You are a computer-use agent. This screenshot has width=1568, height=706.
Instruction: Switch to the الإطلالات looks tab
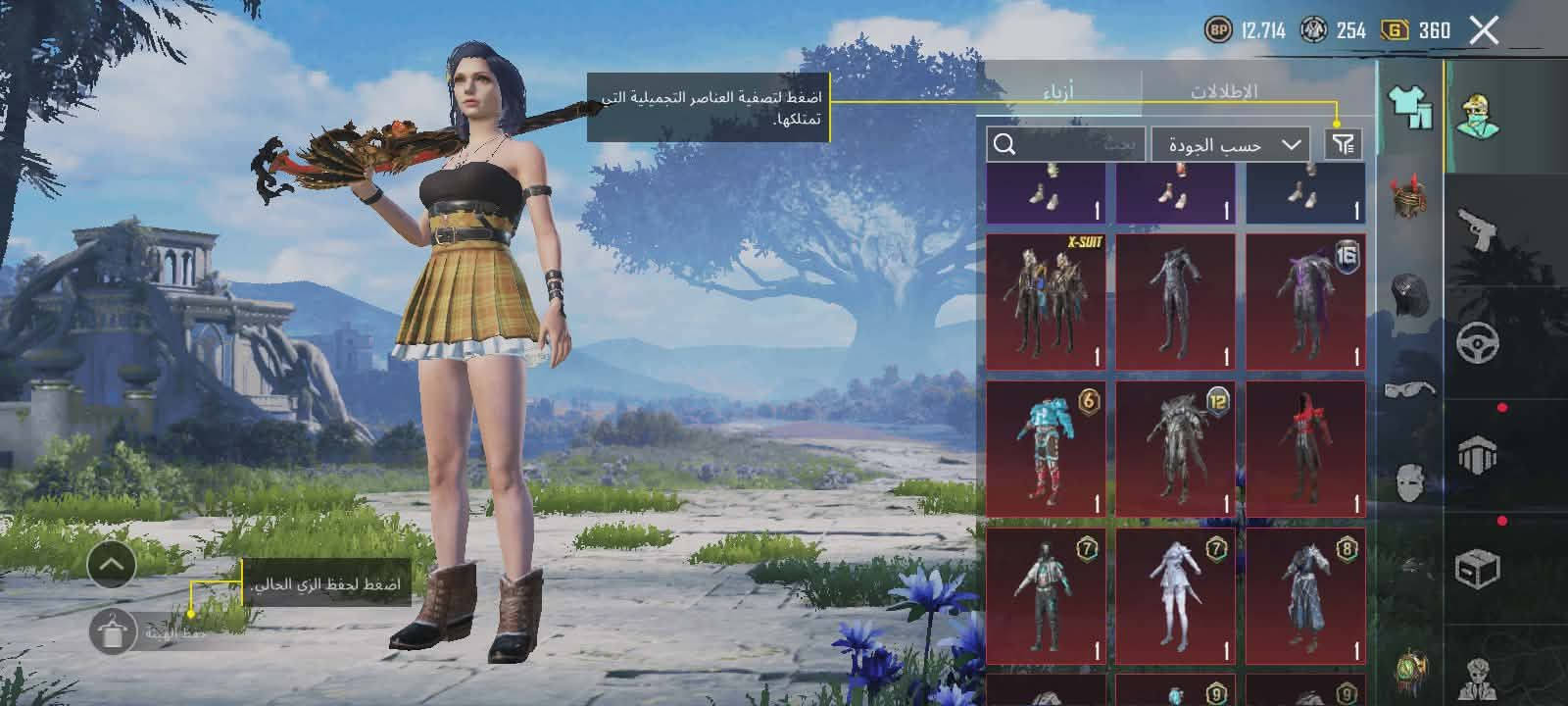(1224, 91)
